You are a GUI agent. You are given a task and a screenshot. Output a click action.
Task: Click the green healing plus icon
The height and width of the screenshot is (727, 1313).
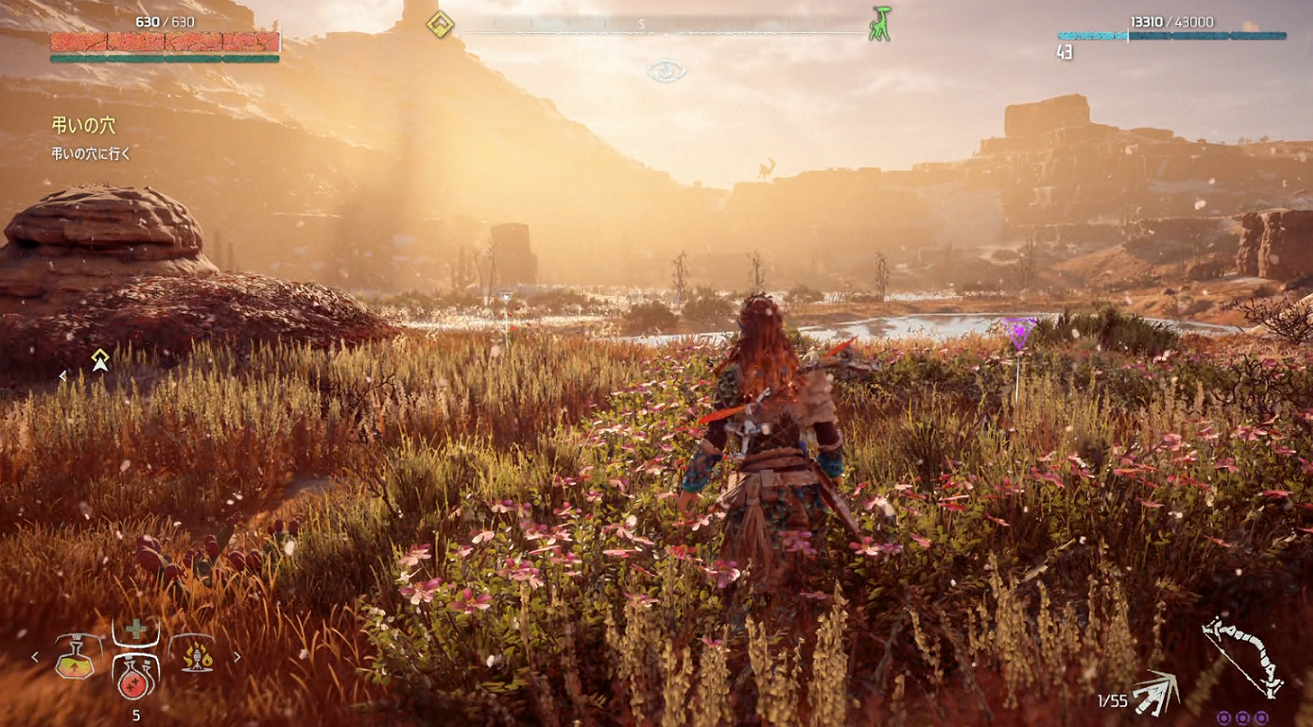coord(134,628)
